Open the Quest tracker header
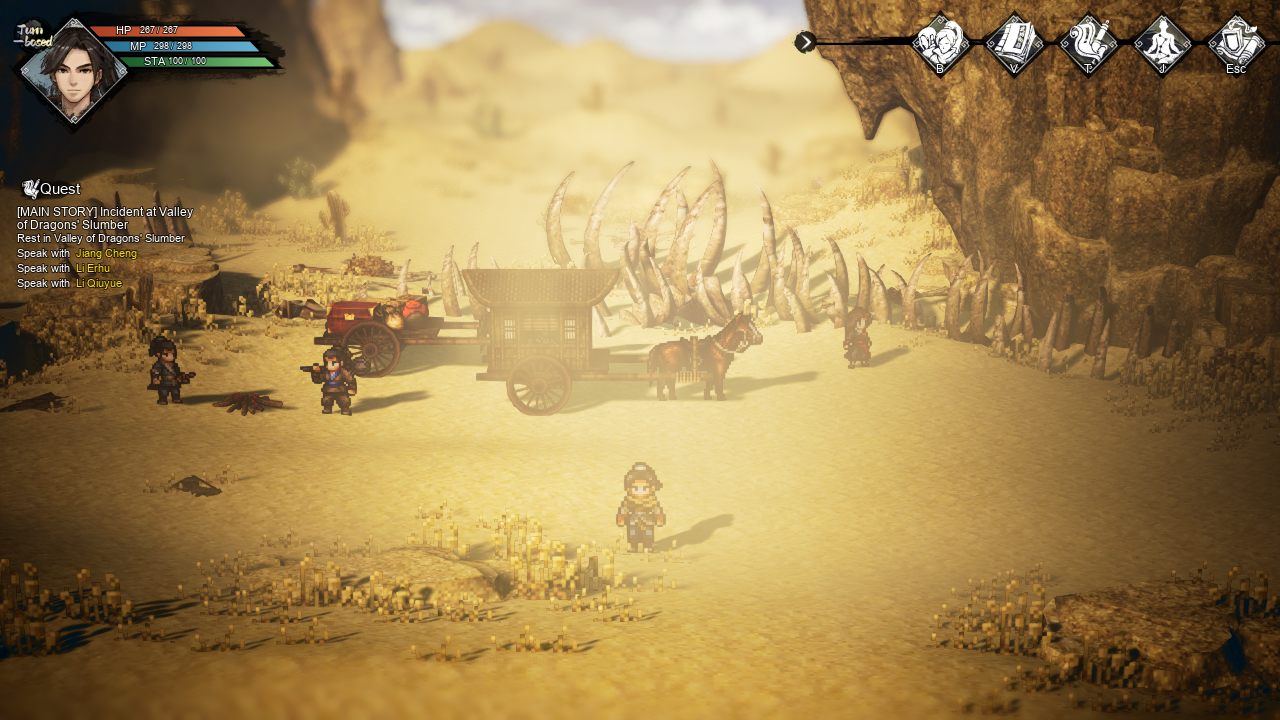This screenshot has width=1280, height=720. (51, 189)
